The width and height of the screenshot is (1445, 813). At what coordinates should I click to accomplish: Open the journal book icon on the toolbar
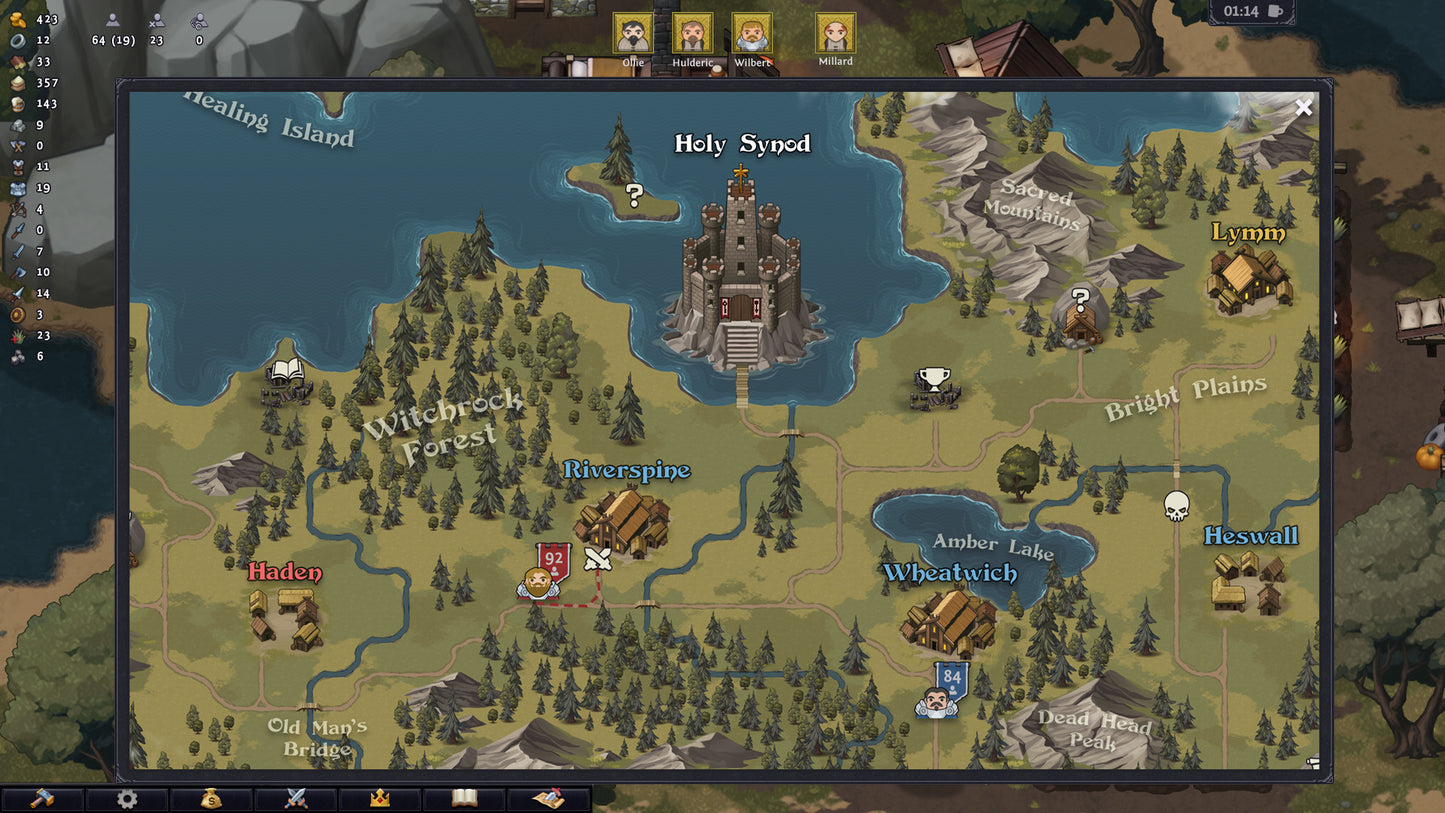point(464,798)
